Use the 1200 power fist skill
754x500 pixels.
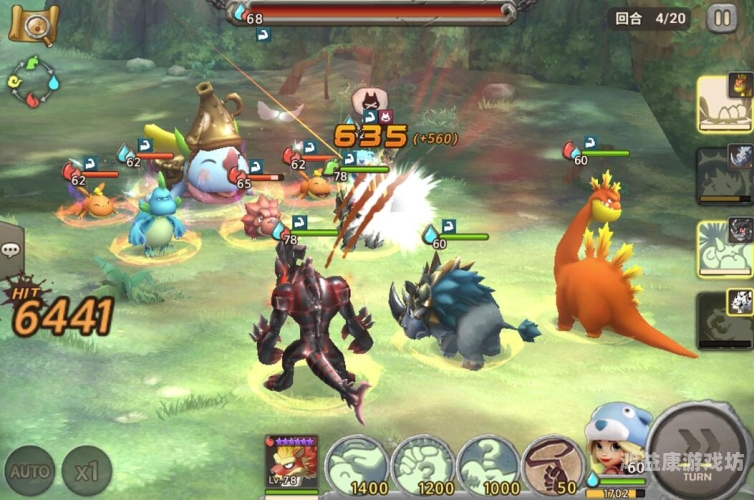421,466
